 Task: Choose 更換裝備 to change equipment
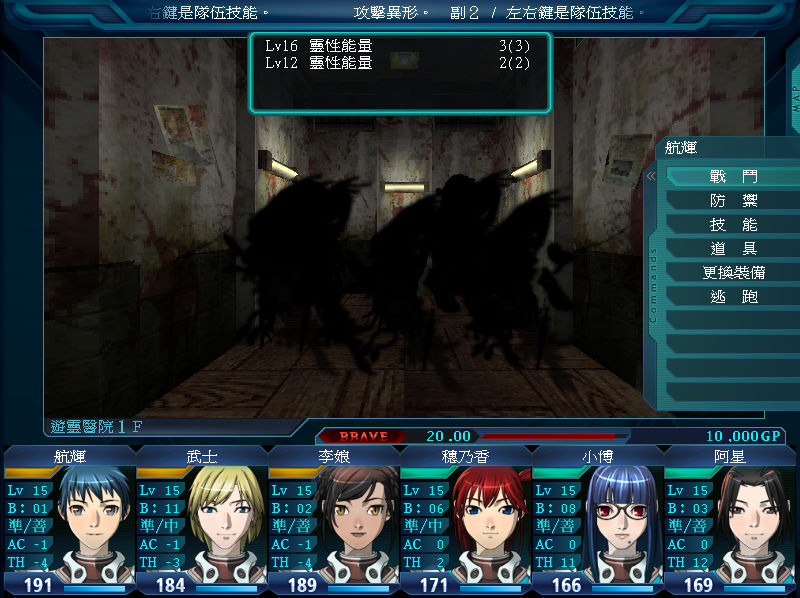tap(733, 272)
